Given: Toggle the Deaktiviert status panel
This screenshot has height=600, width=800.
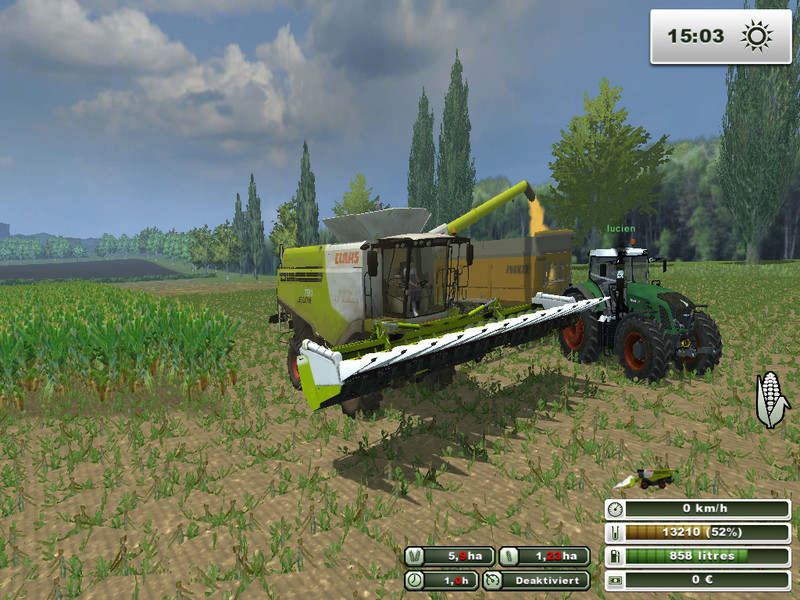Looking at the screenshot, I should click(x=536, y=579).
